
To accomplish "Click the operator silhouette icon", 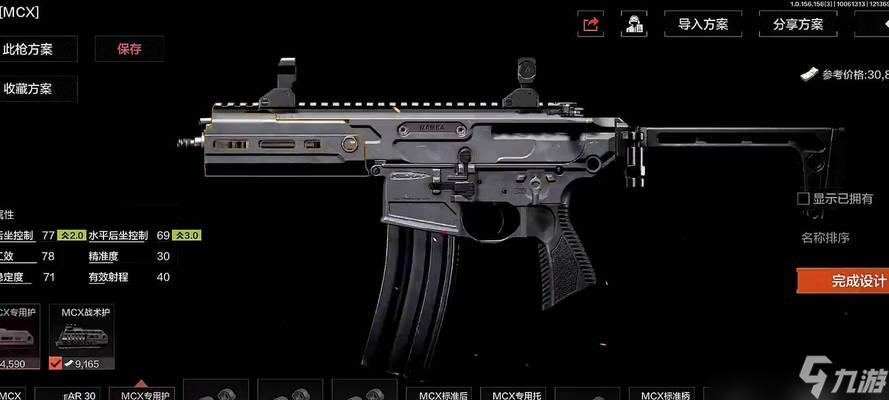I will tap(632, 24).
